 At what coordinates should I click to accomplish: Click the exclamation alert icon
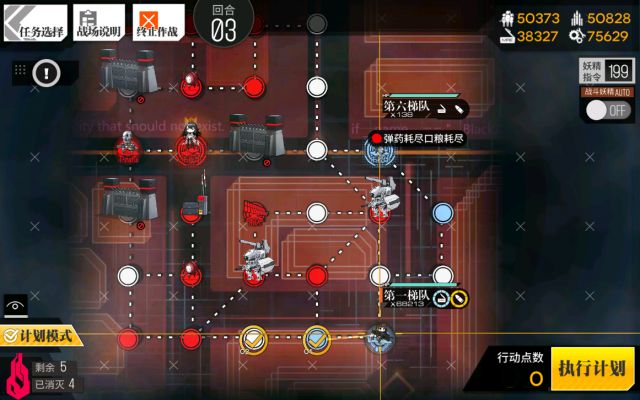coord(47,72)
